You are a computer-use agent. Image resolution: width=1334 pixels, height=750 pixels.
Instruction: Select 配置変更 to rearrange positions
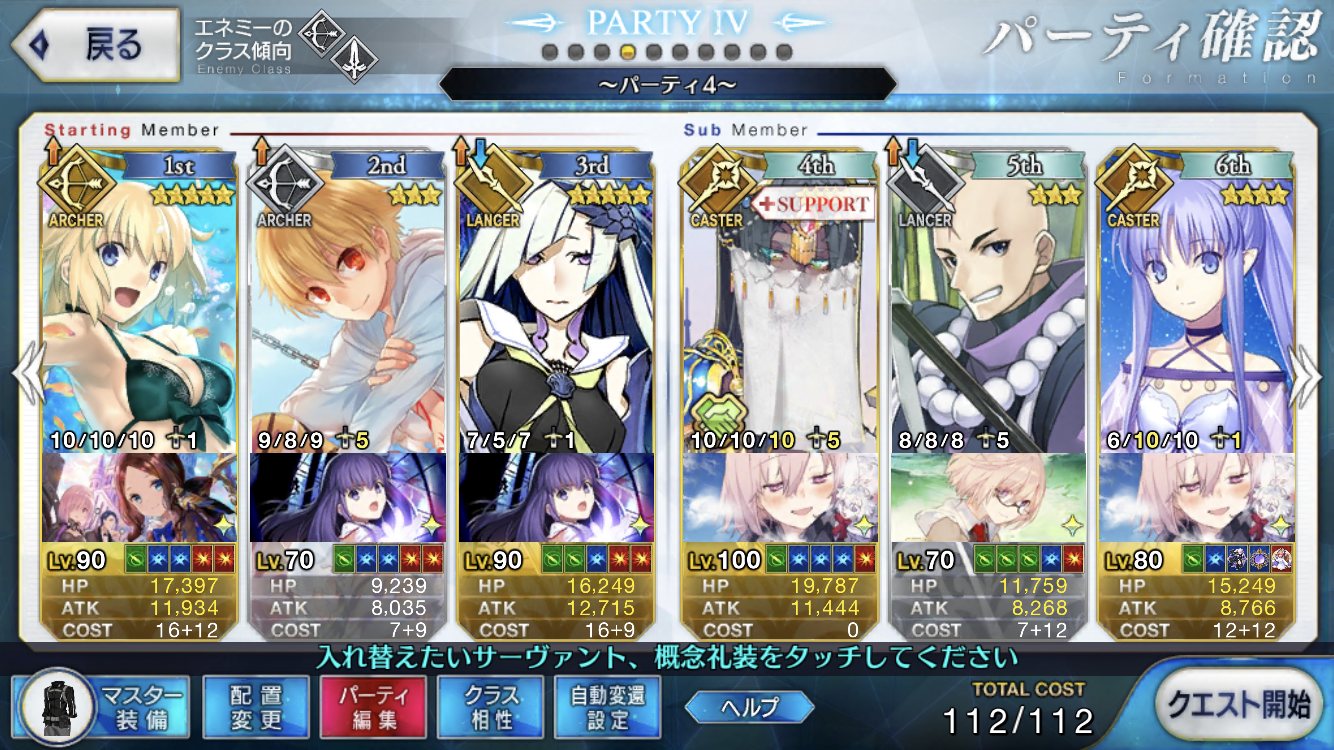tap(256, 707)
